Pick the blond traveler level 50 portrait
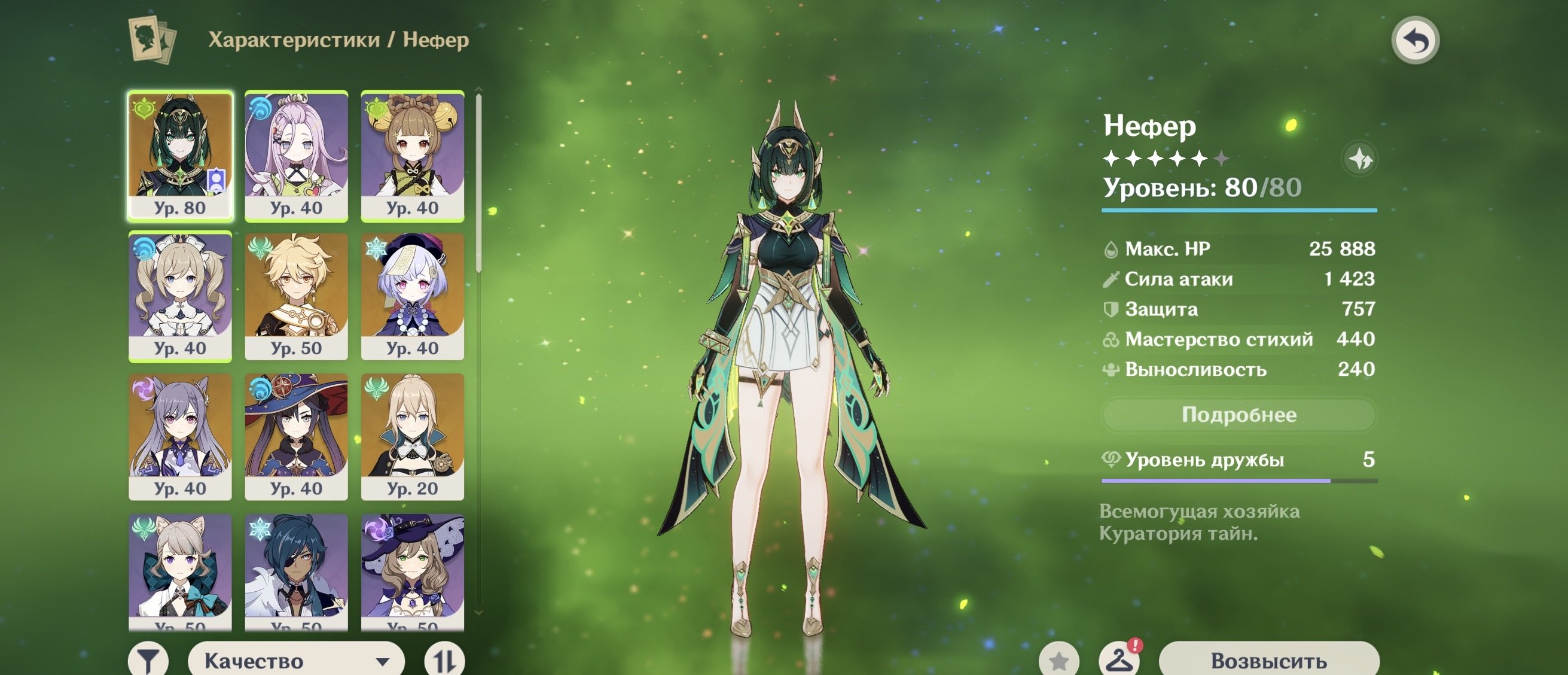The height and width of the screenshot is (675, 1568). coord(297,296)
